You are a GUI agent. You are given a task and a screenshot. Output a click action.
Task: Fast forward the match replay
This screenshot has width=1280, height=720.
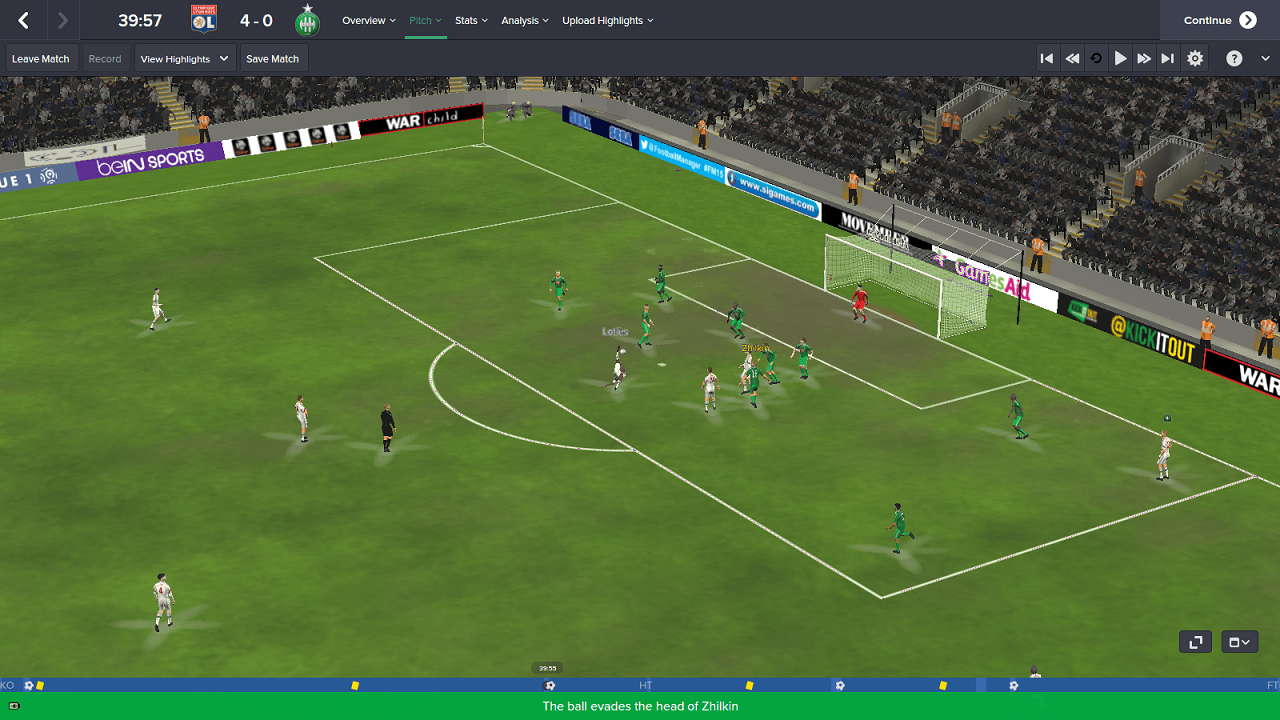click(x=1144, y=59)
